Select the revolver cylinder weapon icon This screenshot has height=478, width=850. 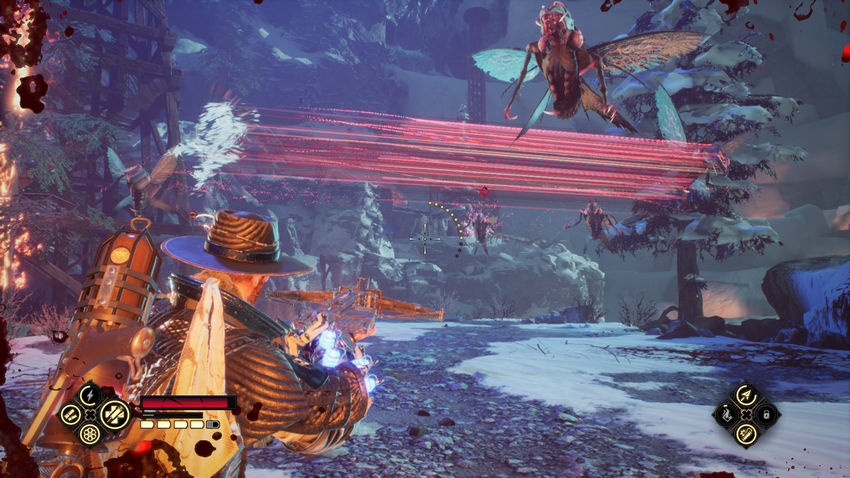90,435
